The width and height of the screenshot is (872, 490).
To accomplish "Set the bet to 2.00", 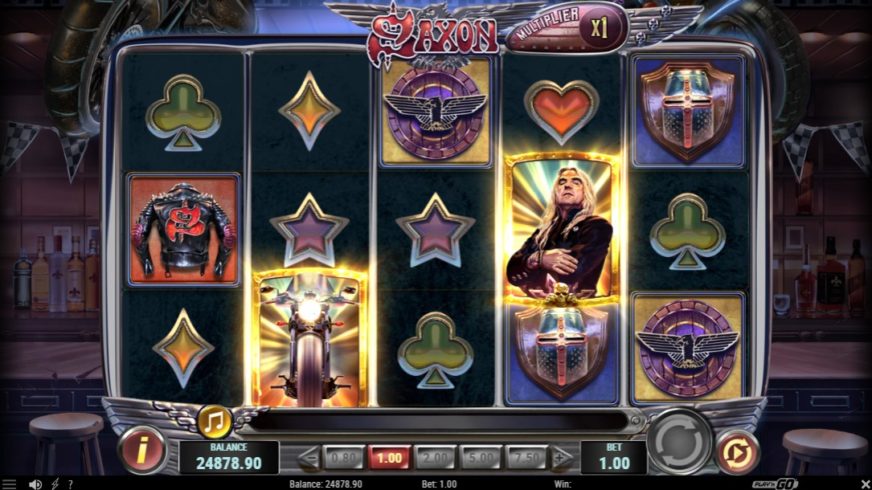I will coord(435,457).
